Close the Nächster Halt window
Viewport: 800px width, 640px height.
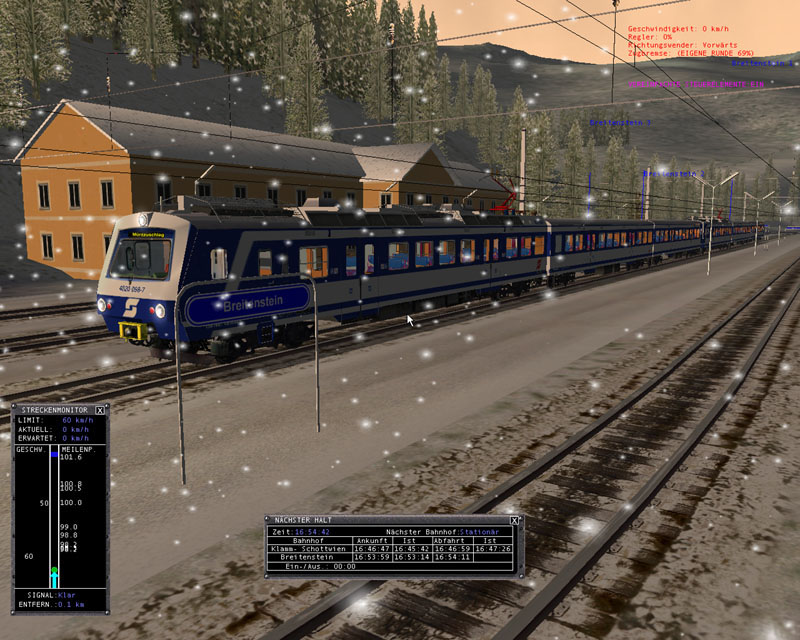pos(514,521)
